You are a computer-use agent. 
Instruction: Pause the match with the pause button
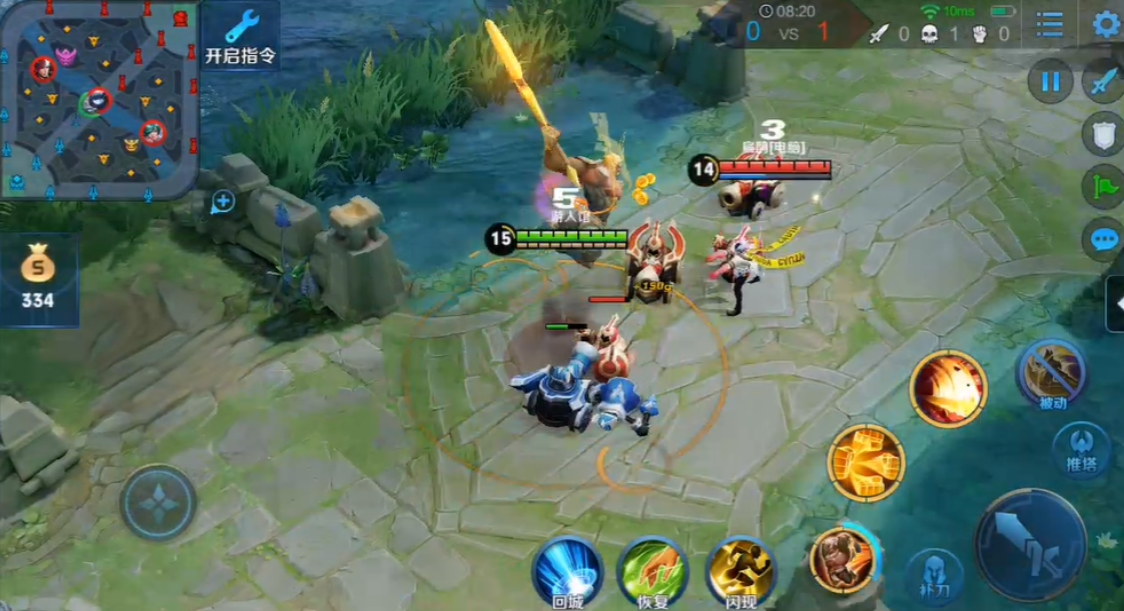point(1050,81)
